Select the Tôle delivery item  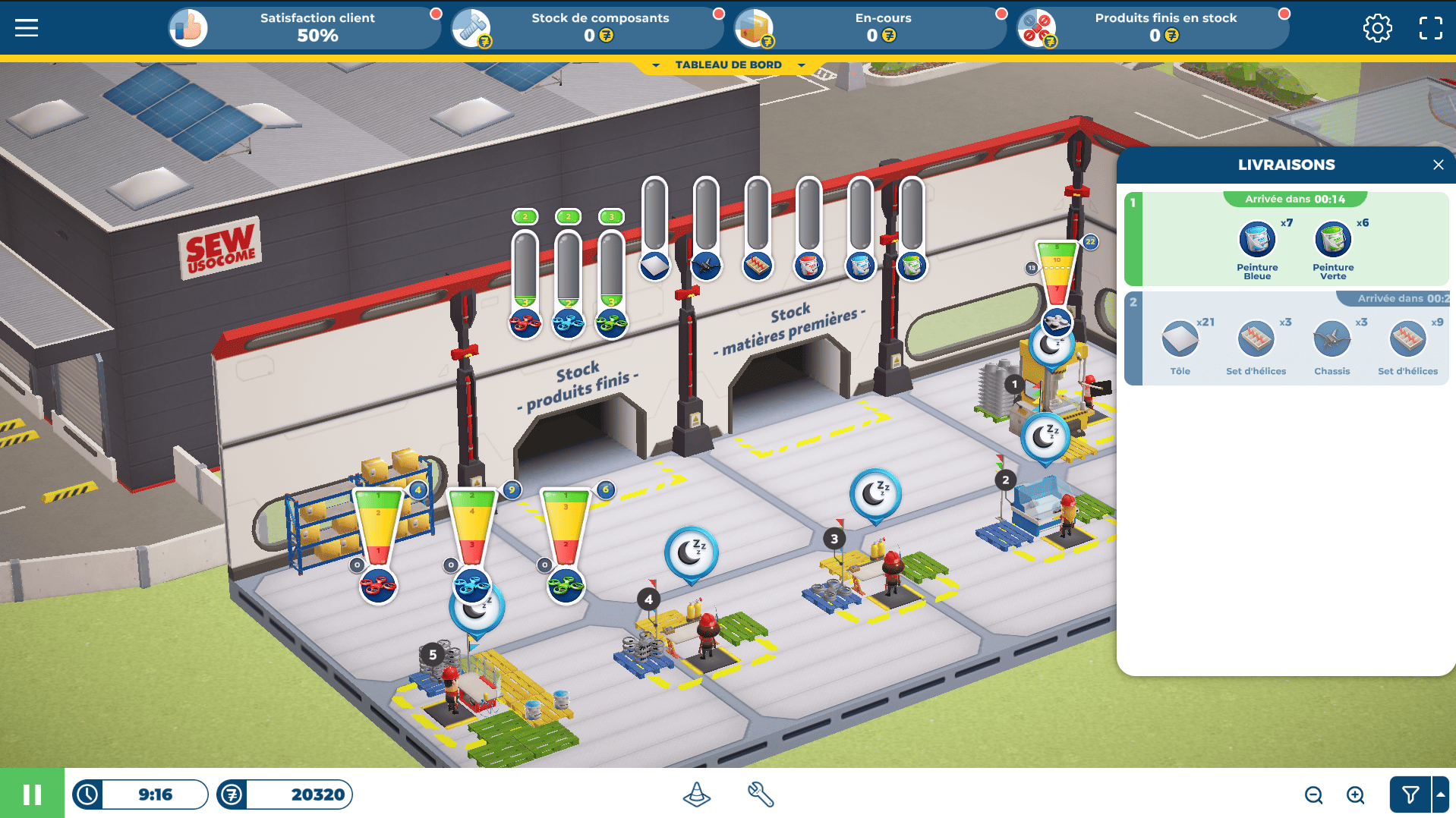pos(1180,340)
